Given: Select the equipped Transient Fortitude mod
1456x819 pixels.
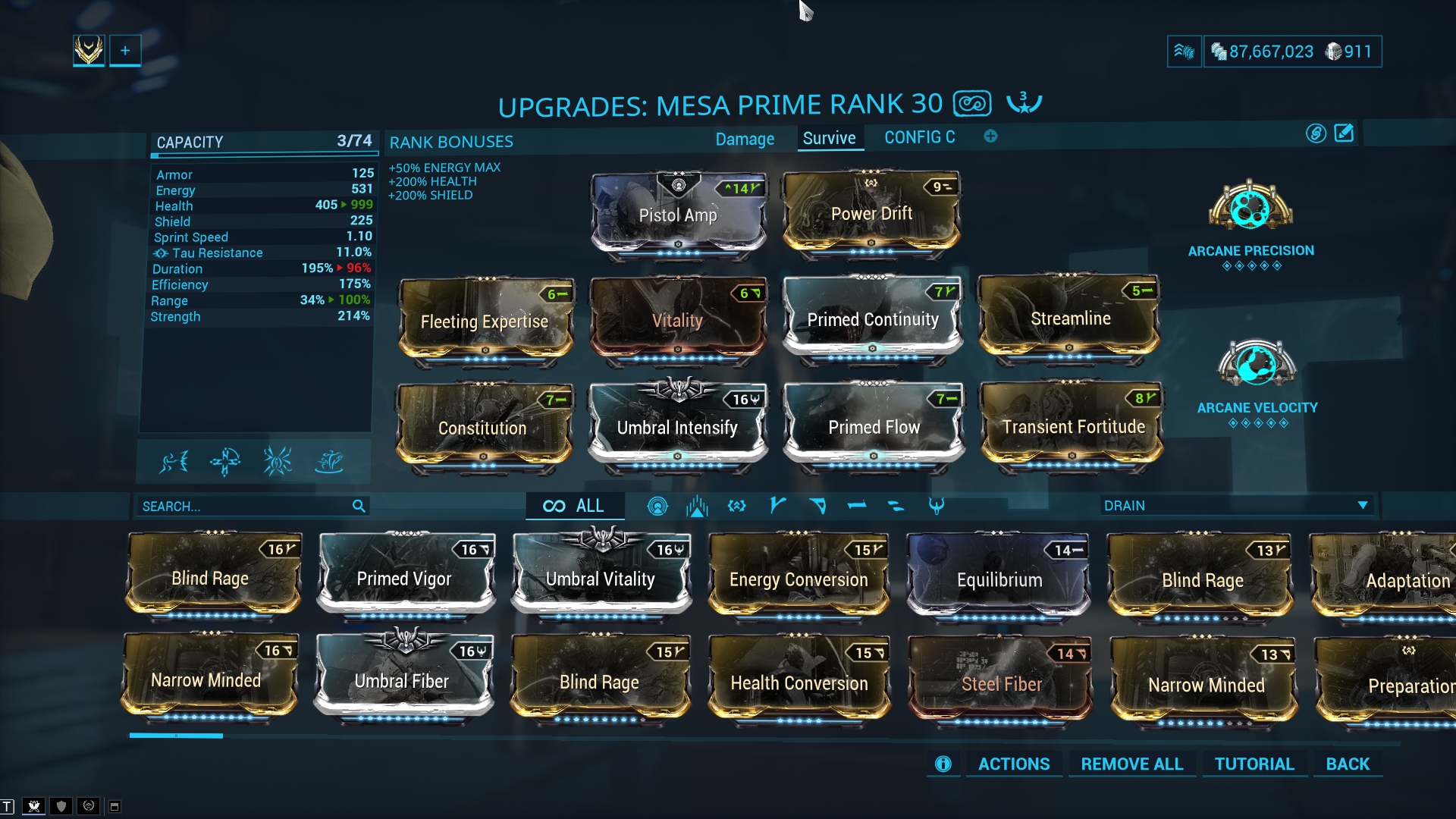Looking at the screenshot, I should click(x=1073, y=427).
